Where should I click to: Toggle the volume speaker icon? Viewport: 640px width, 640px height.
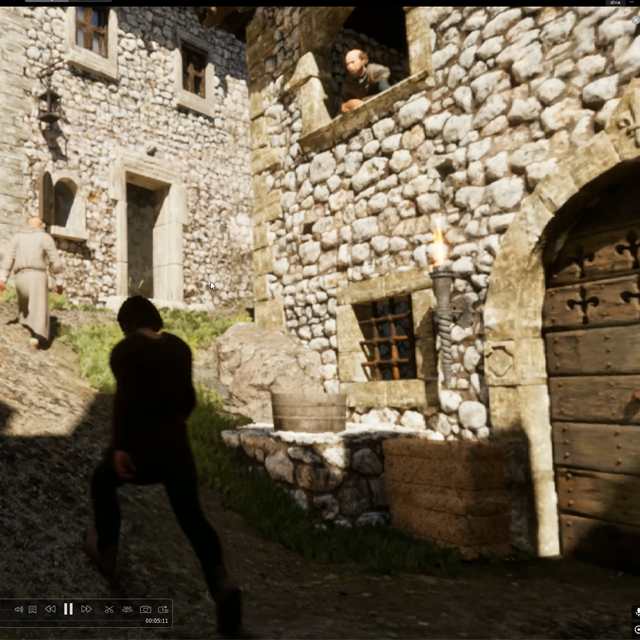pos(18,609)
